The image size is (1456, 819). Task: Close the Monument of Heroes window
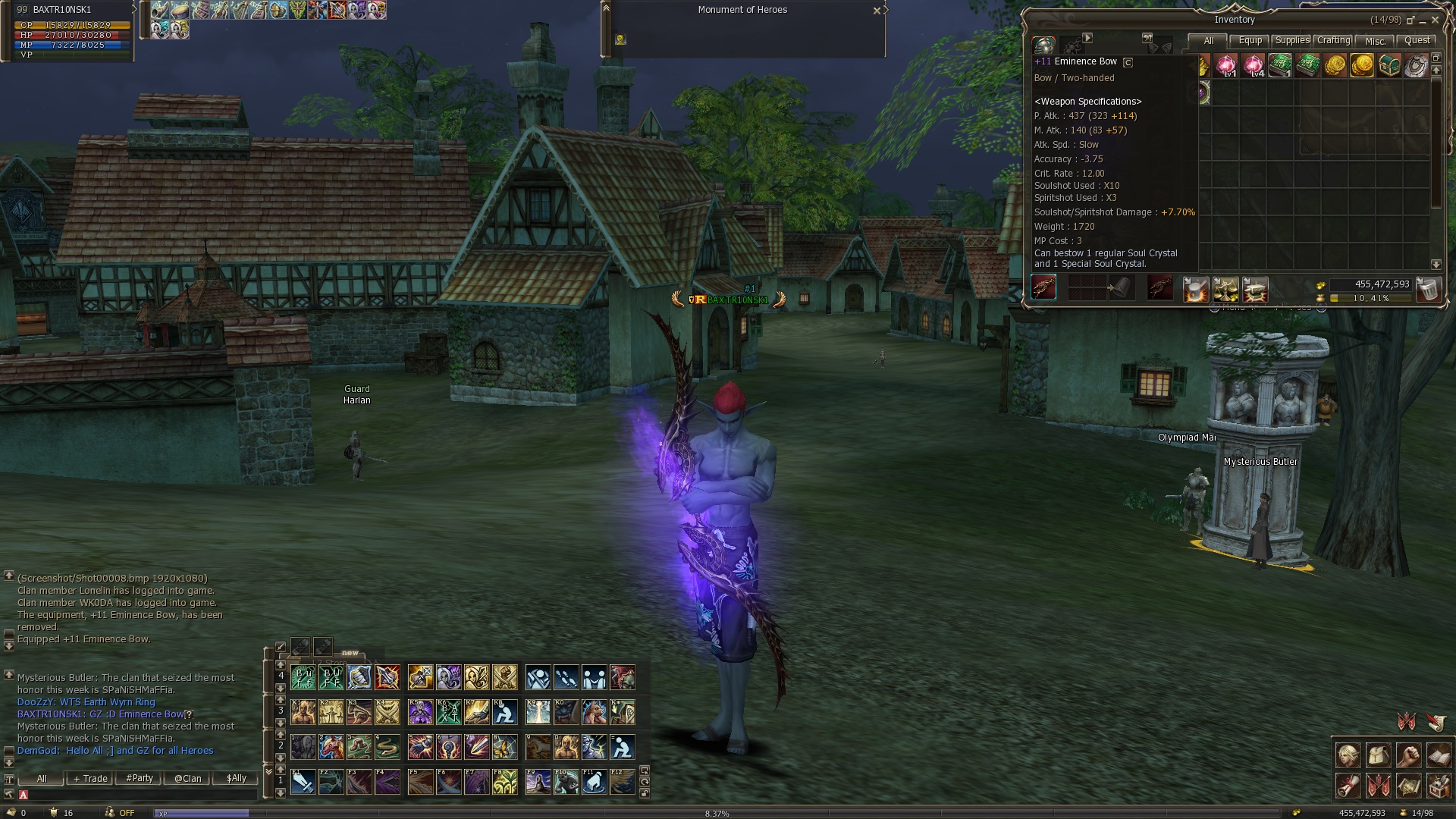point(877,11)
